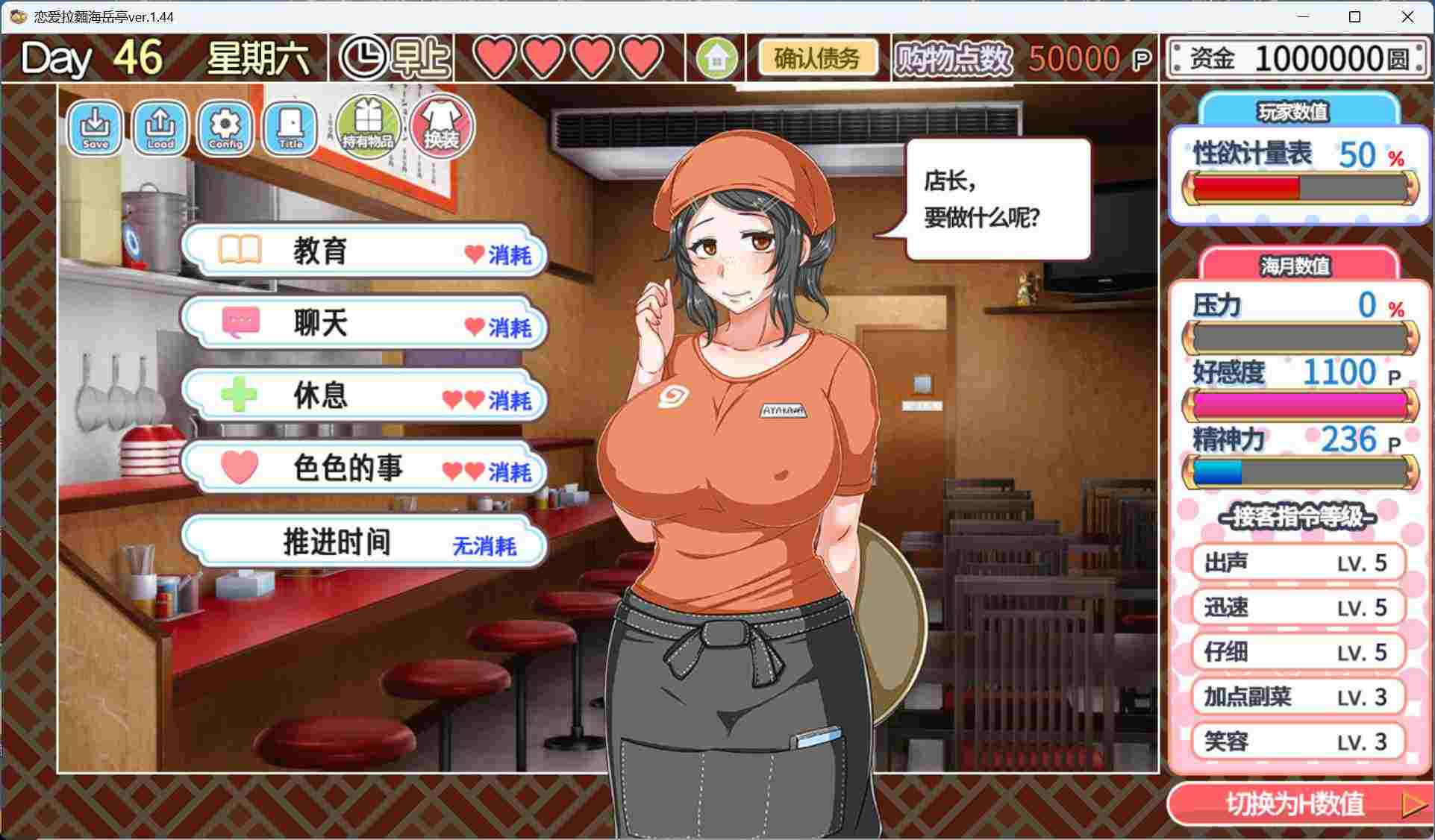Open the 持有物品 inventory gift icon
1435x840 pixels.
click(x=366, y=125)
